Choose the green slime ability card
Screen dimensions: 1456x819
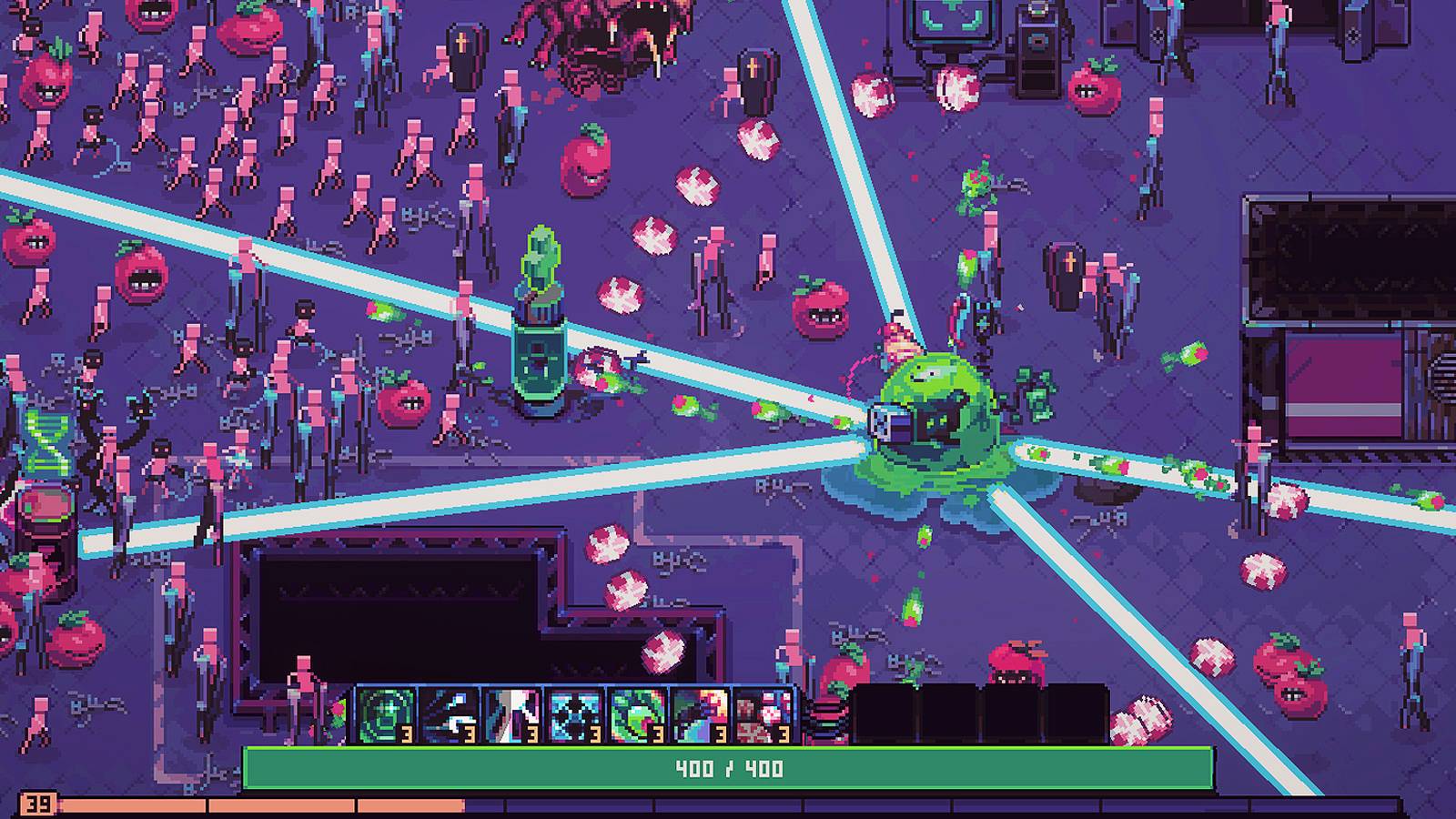[639, 714]
